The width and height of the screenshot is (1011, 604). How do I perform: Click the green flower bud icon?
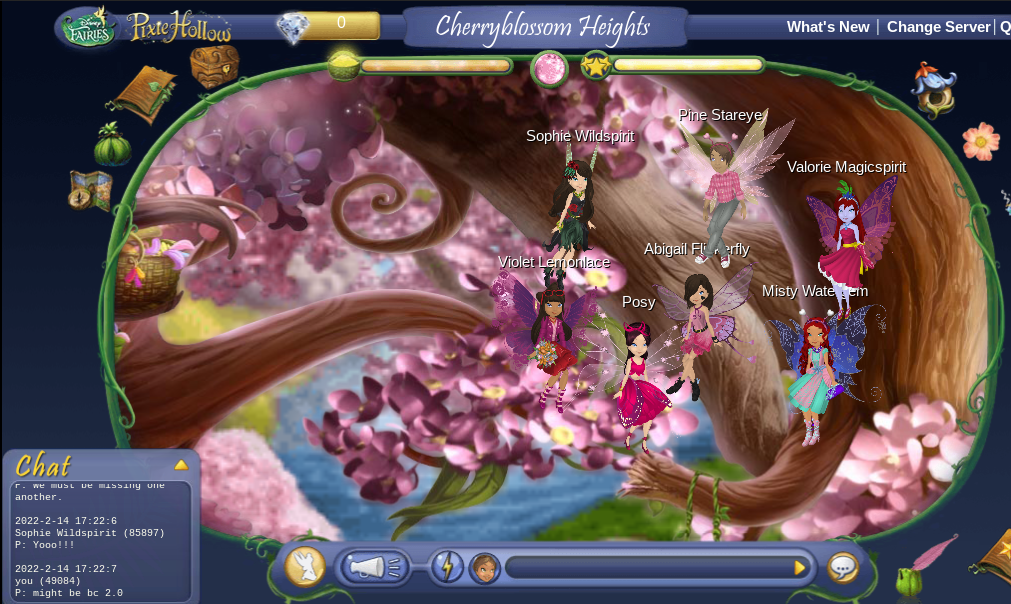(x=908, y=581)
